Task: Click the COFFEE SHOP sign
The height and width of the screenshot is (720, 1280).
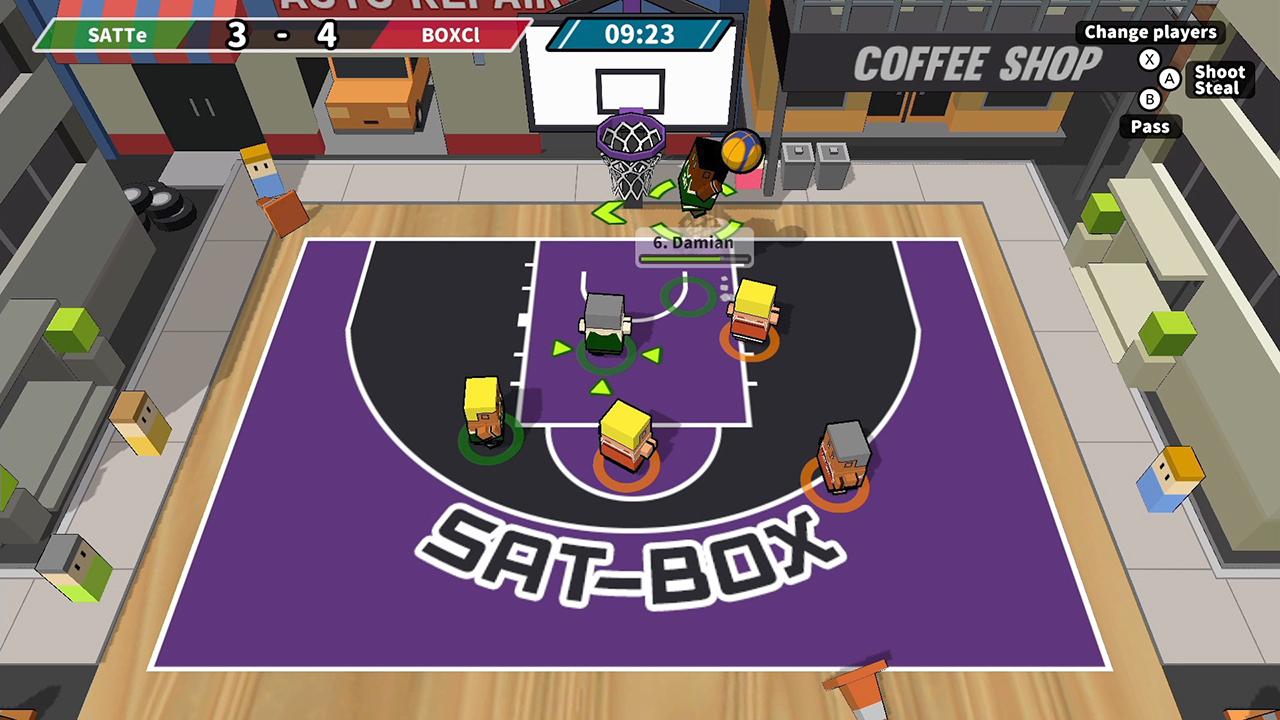Action: click(x=975, y=62)
